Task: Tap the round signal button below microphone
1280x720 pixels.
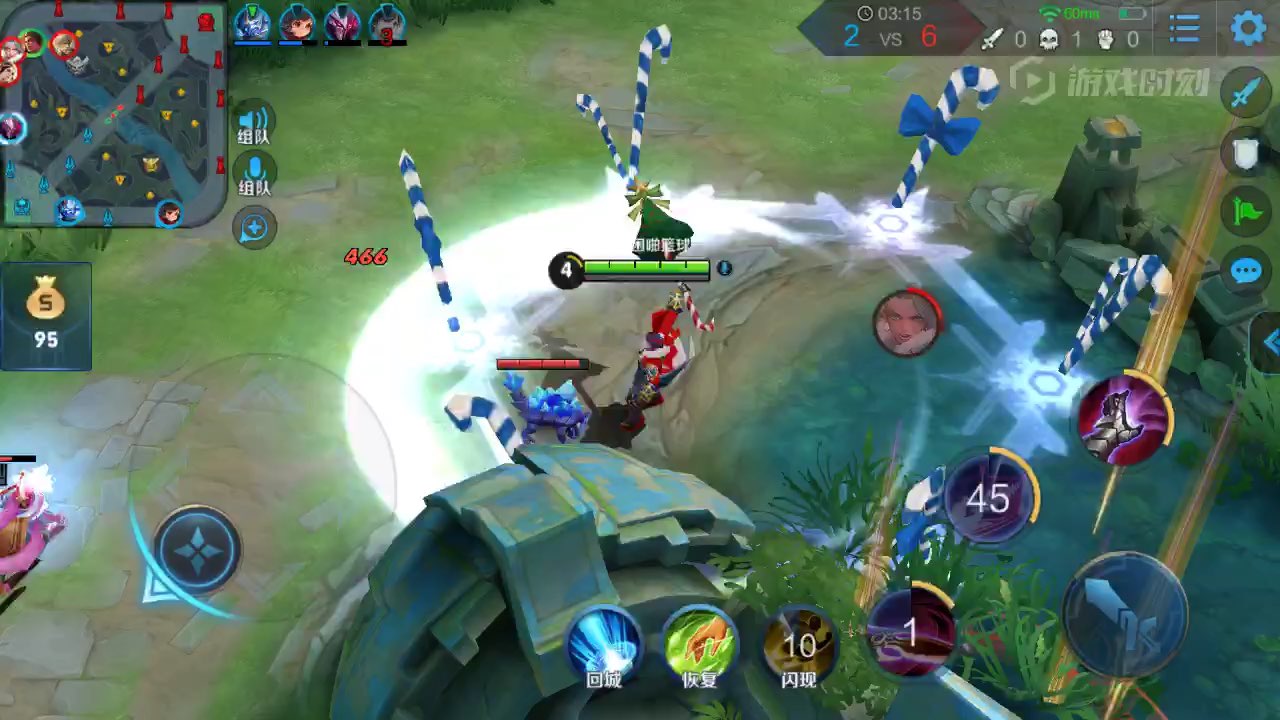Action: (x=254, y=228)
